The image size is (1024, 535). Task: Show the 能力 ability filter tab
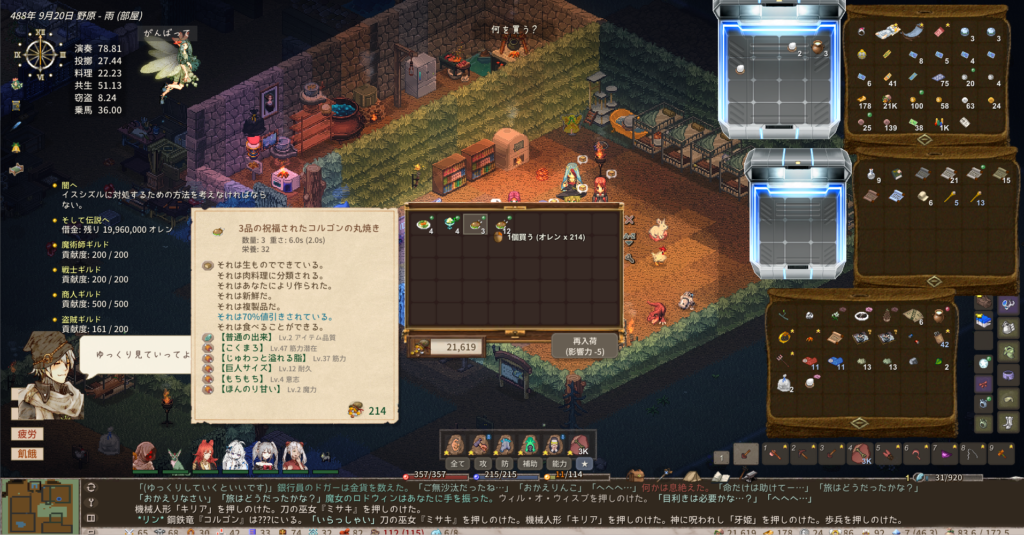(559, 464)
